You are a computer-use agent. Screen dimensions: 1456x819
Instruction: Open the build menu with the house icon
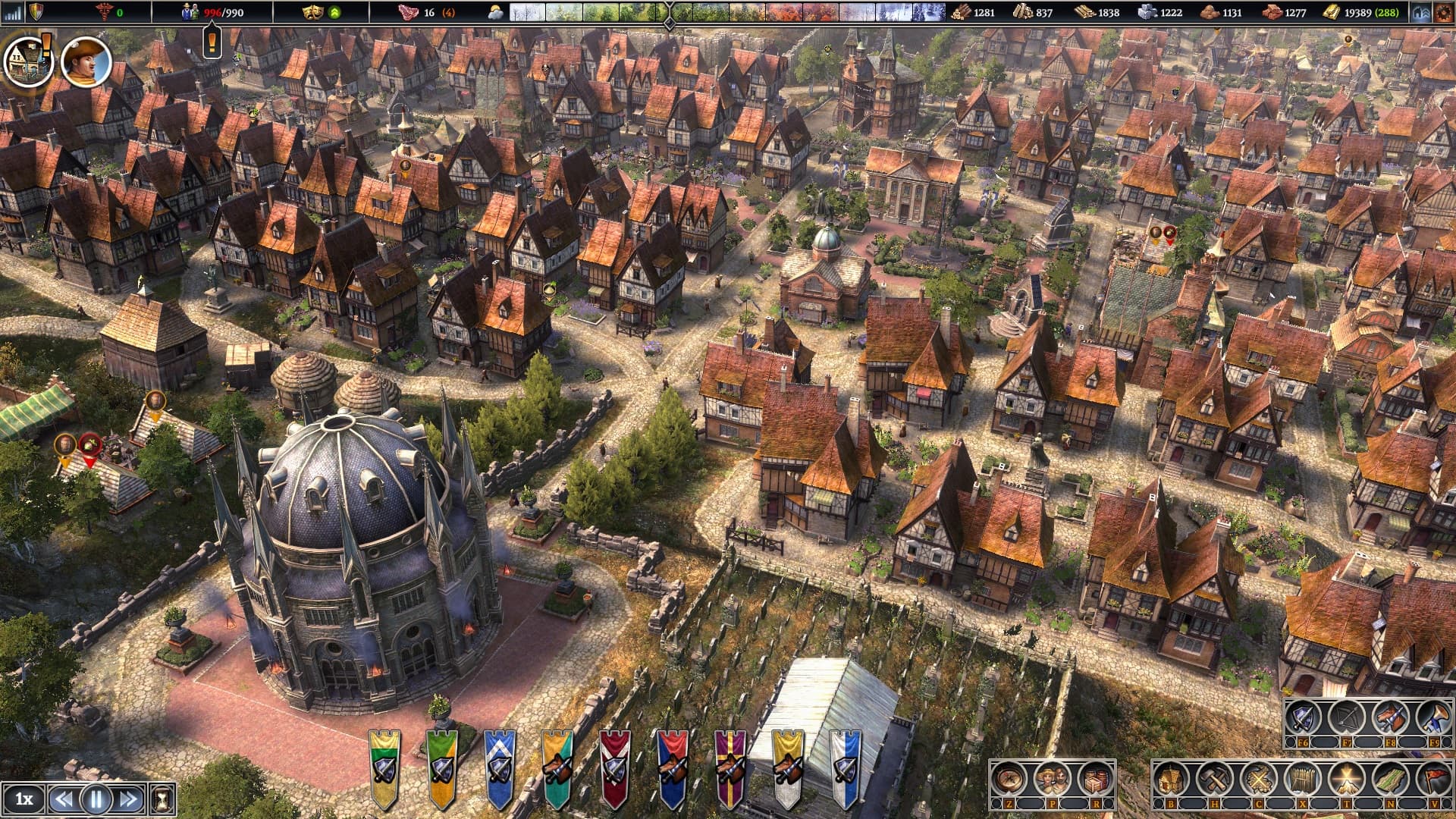coord(1170,779)
